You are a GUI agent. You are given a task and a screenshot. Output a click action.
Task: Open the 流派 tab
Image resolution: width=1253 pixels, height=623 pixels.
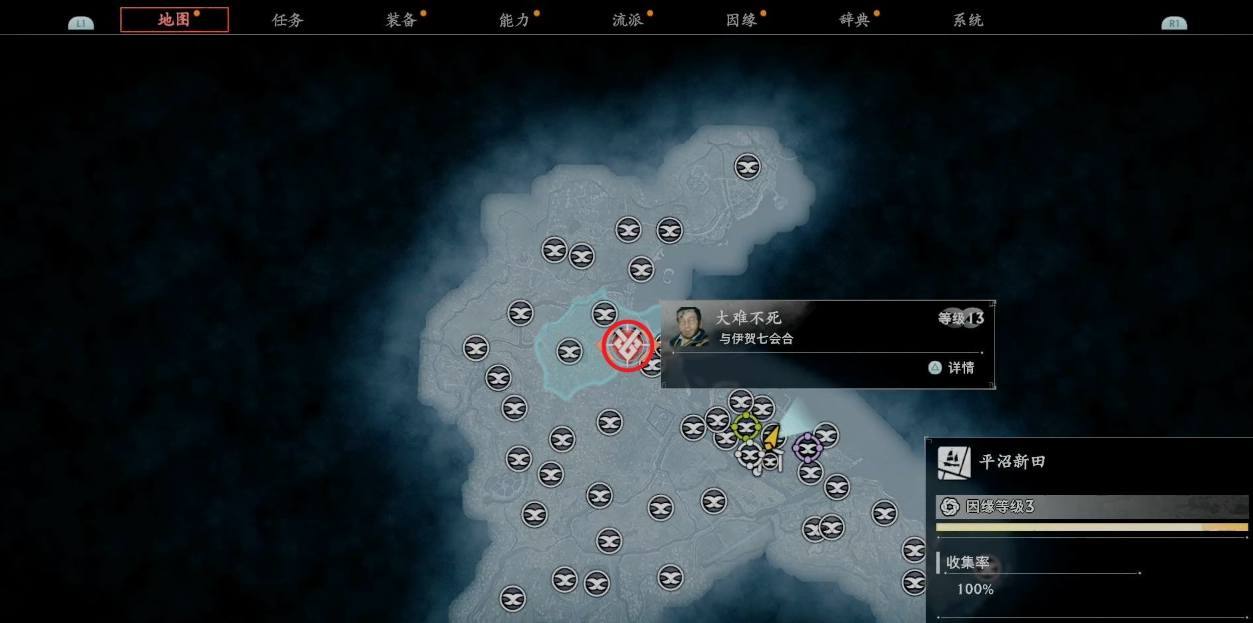click(628, 20)
